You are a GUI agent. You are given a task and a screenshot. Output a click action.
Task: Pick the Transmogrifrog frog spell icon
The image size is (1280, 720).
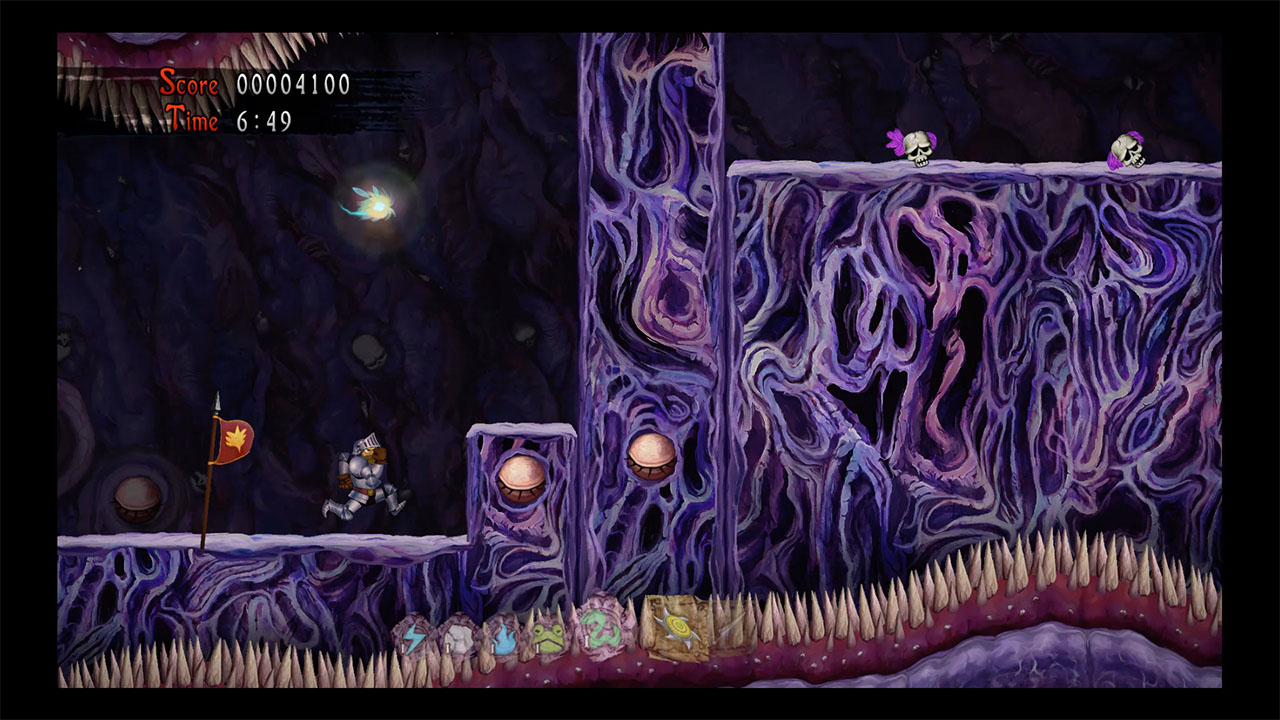[x=552, y=637]
